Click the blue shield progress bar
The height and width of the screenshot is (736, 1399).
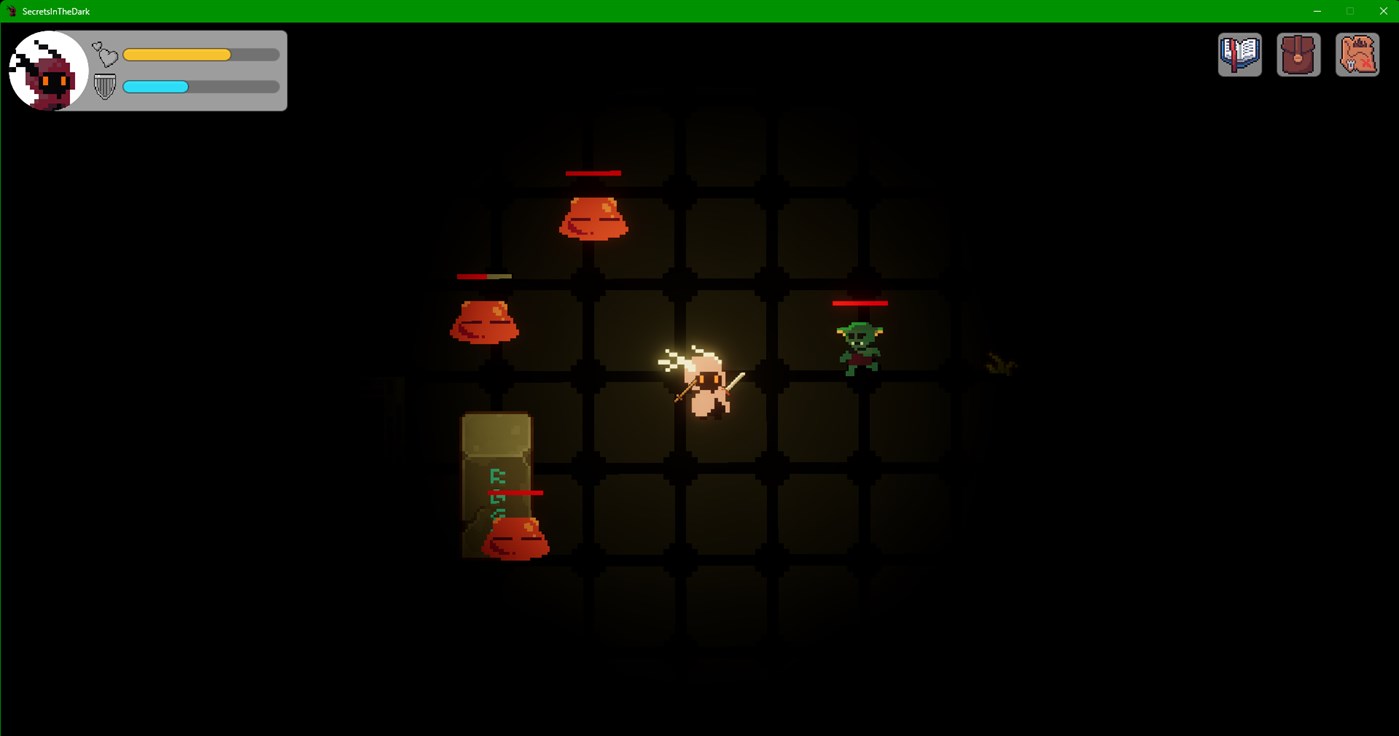click(154, 86)
